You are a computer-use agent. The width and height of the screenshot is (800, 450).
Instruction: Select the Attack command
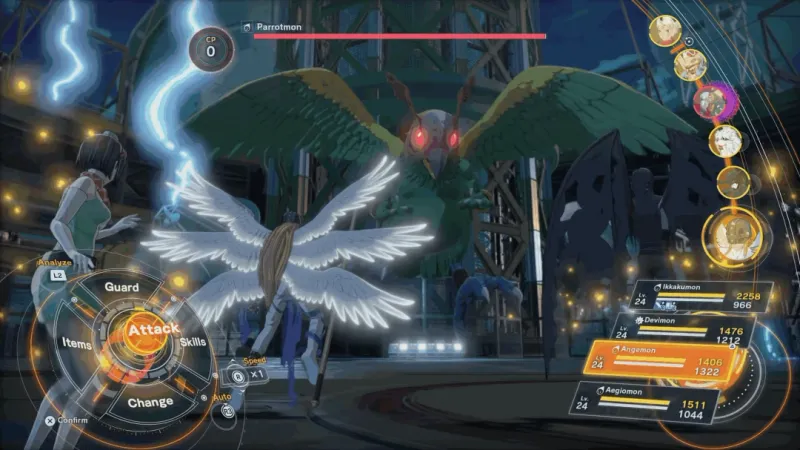pos(153,329)
